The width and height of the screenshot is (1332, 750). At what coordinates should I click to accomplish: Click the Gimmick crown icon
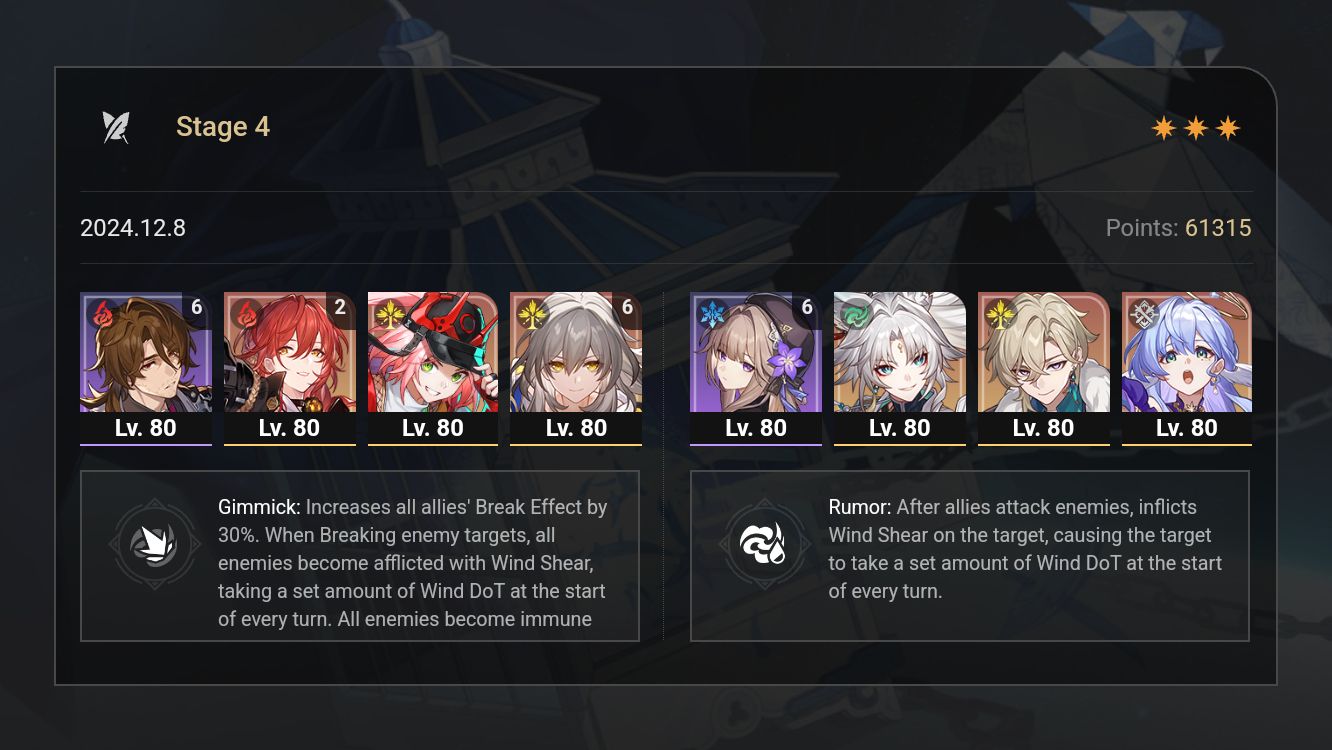pyautogui.click(x=155, y=544)
